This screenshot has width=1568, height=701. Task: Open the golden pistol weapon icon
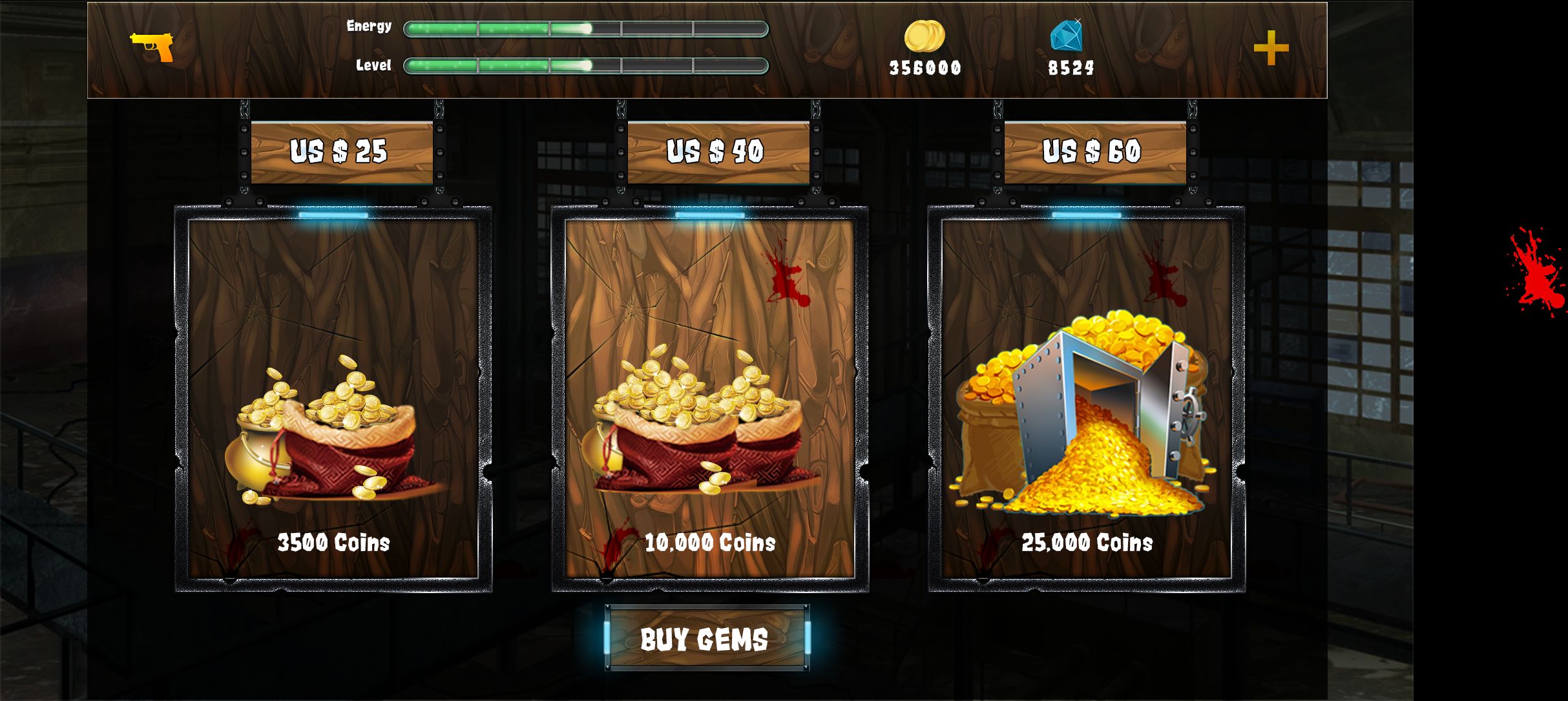152,47
